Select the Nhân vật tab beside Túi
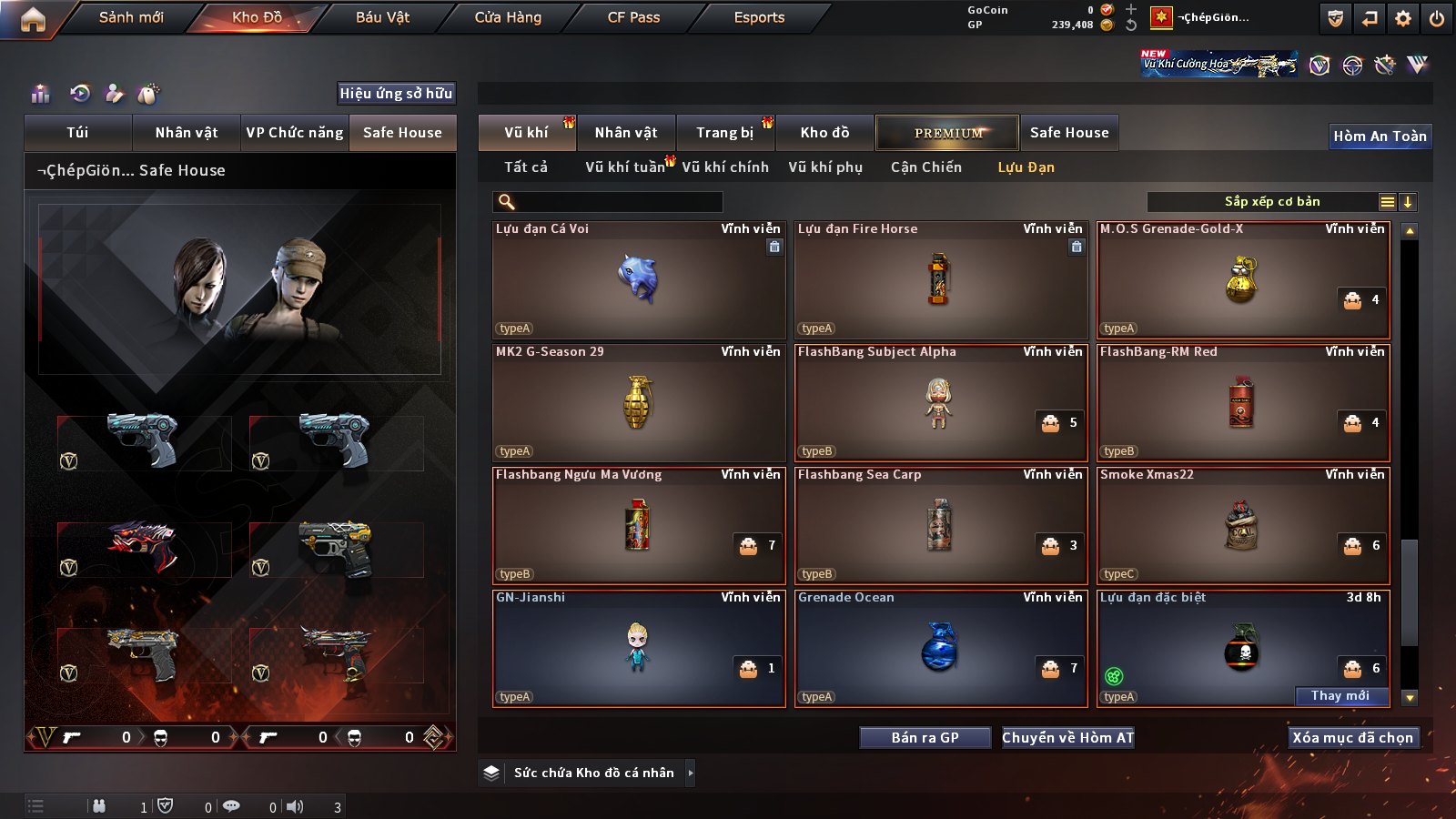Image resolution: width=1456 pixels, height=819 pixels. click(187, 133)
